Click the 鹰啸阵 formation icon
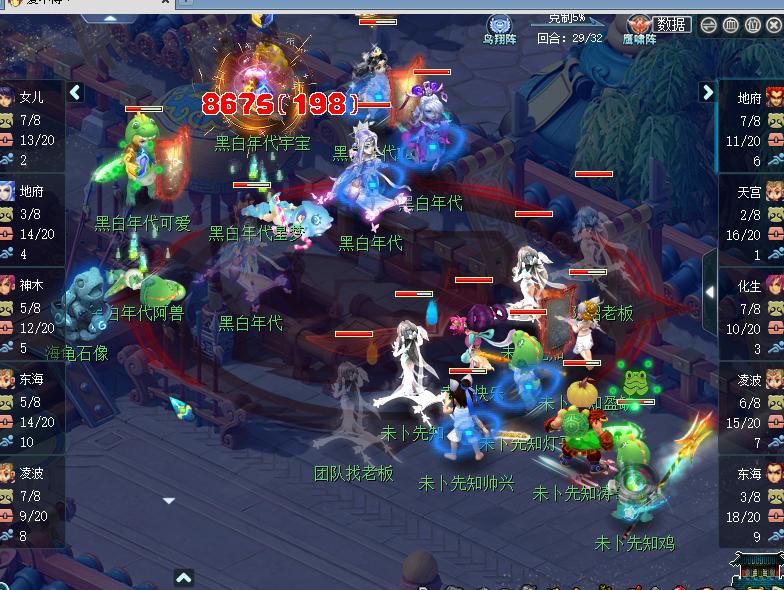The height and width of the screenshot is (590, 784). click(x=638, y=26)
